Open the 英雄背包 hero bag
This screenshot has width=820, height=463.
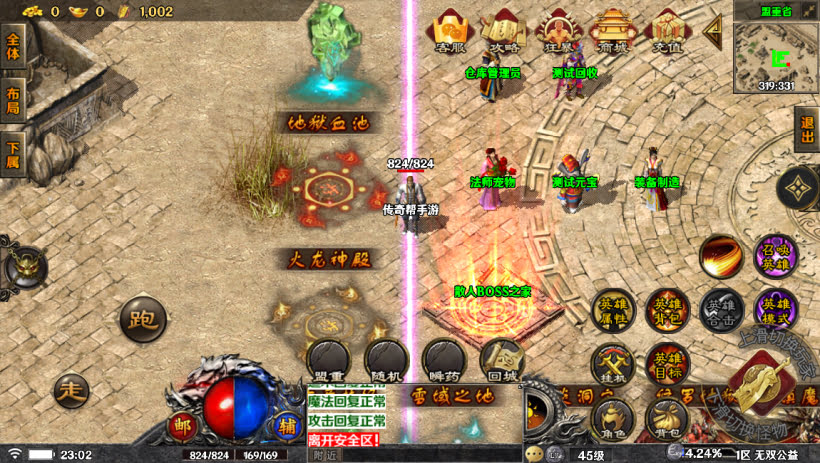pos(666,310)
